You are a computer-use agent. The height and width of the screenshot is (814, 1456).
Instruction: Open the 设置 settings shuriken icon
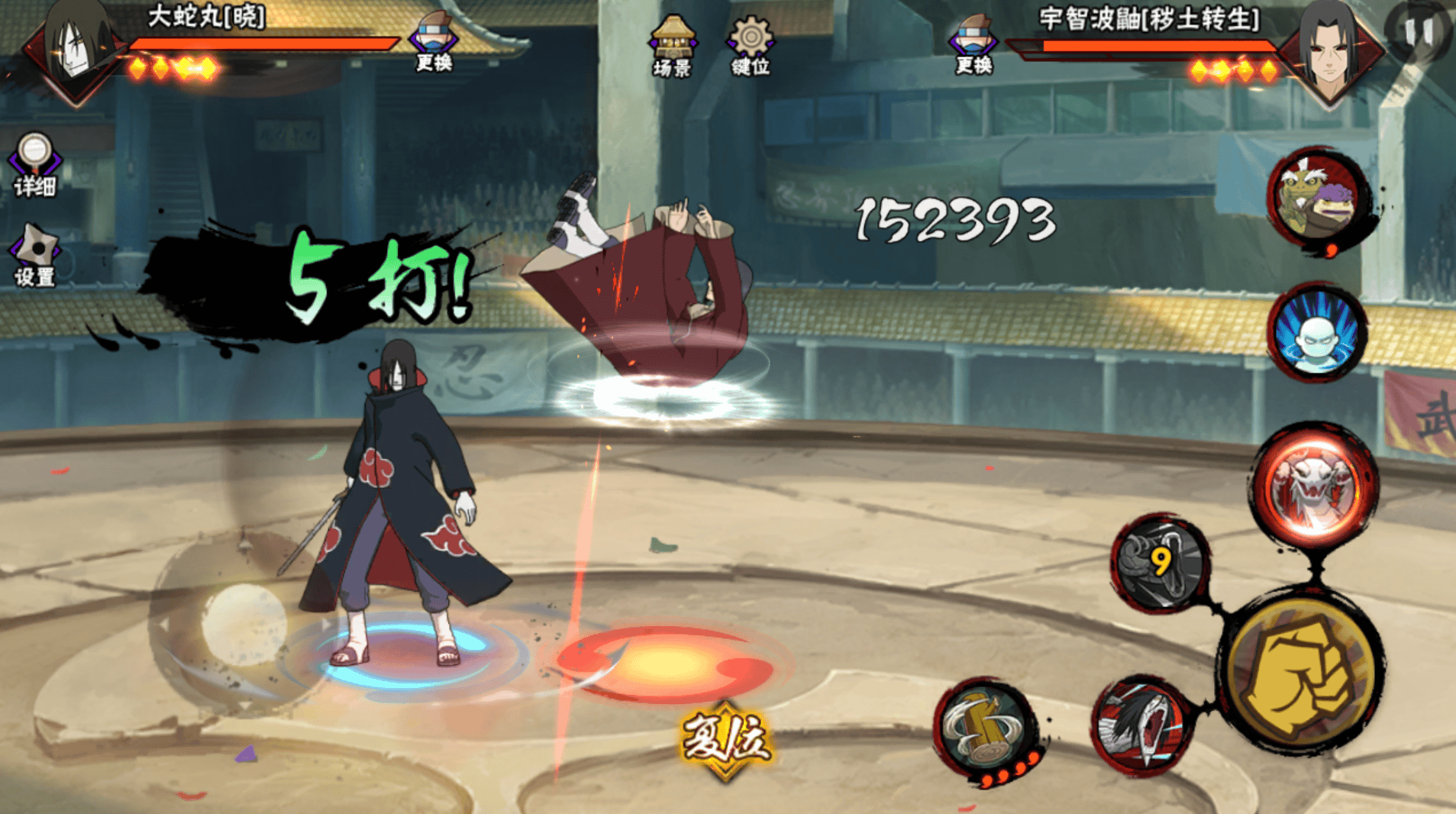tap(35, 256)
